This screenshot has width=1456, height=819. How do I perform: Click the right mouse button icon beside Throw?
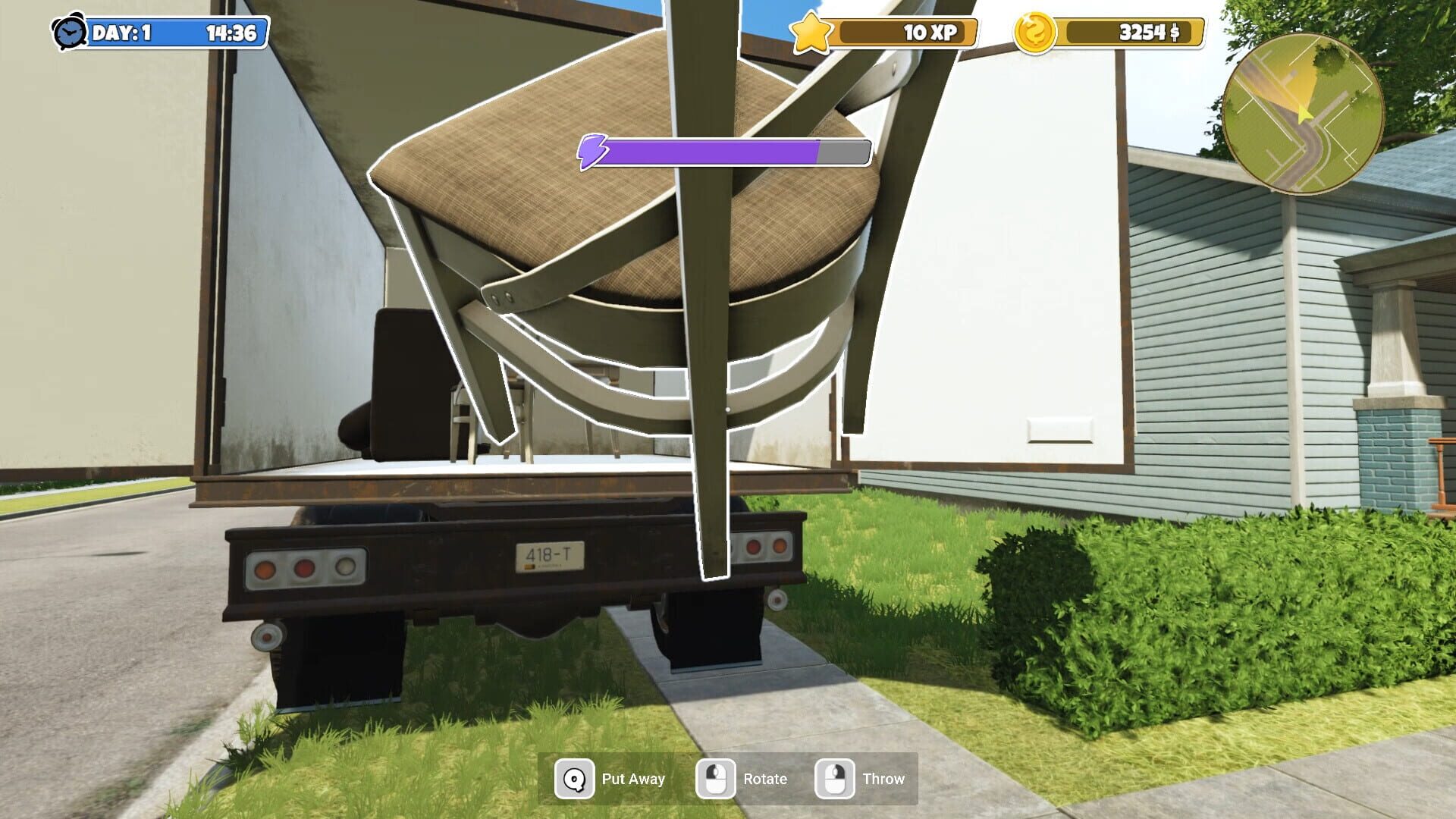click(834, 778)
